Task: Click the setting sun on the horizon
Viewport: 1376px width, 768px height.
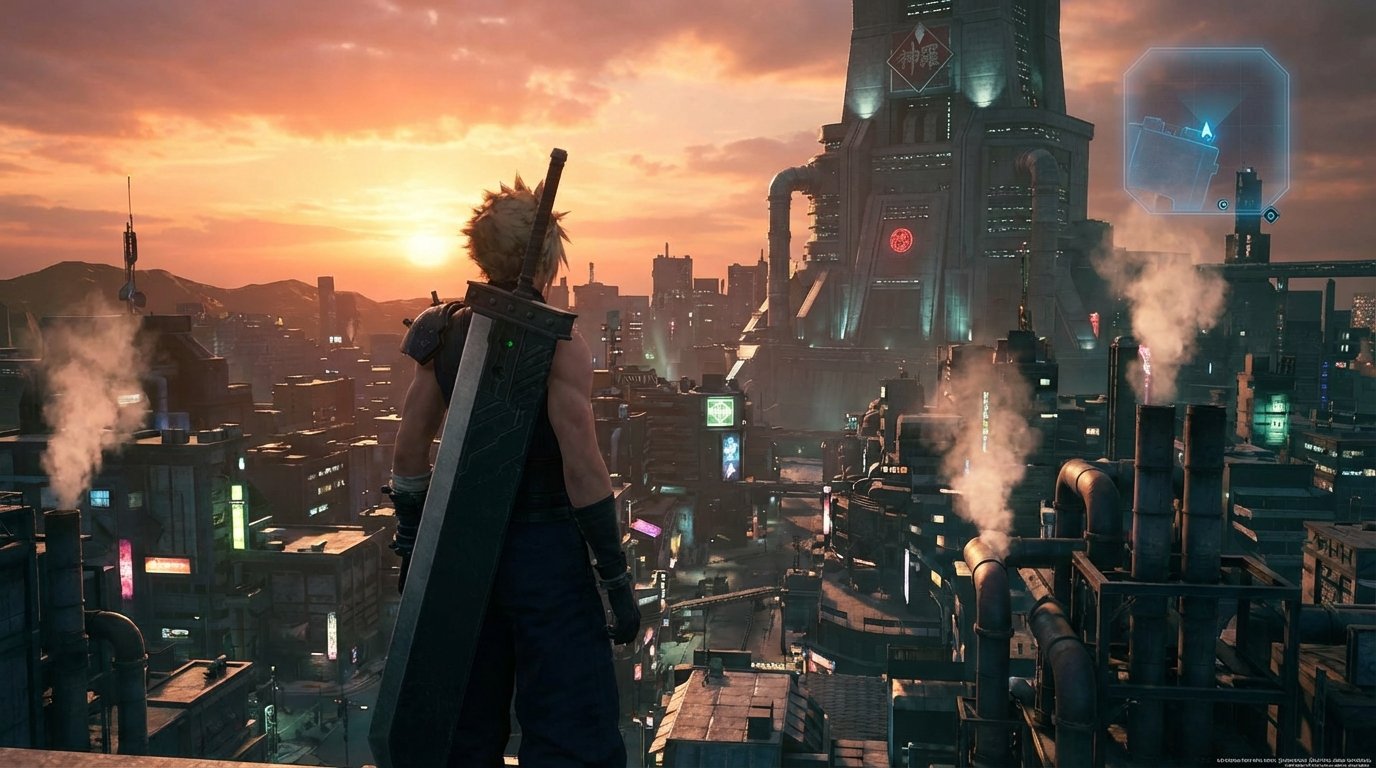Action: 425,250
